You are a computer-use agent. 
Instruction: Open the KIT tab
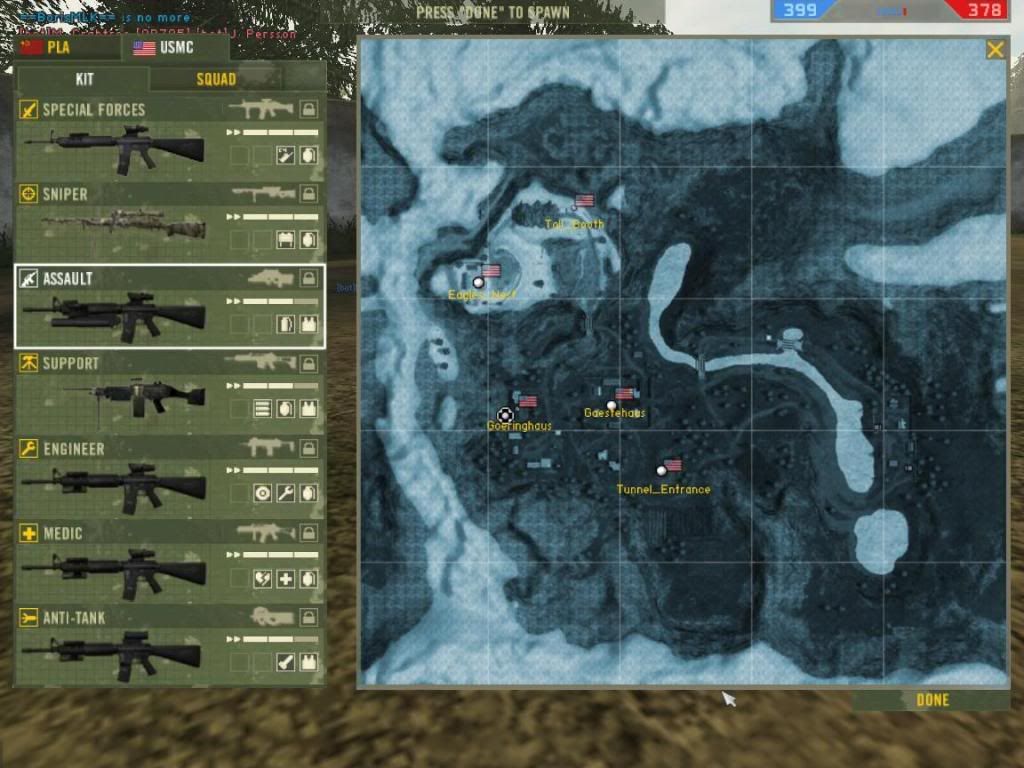coord(84,79)
